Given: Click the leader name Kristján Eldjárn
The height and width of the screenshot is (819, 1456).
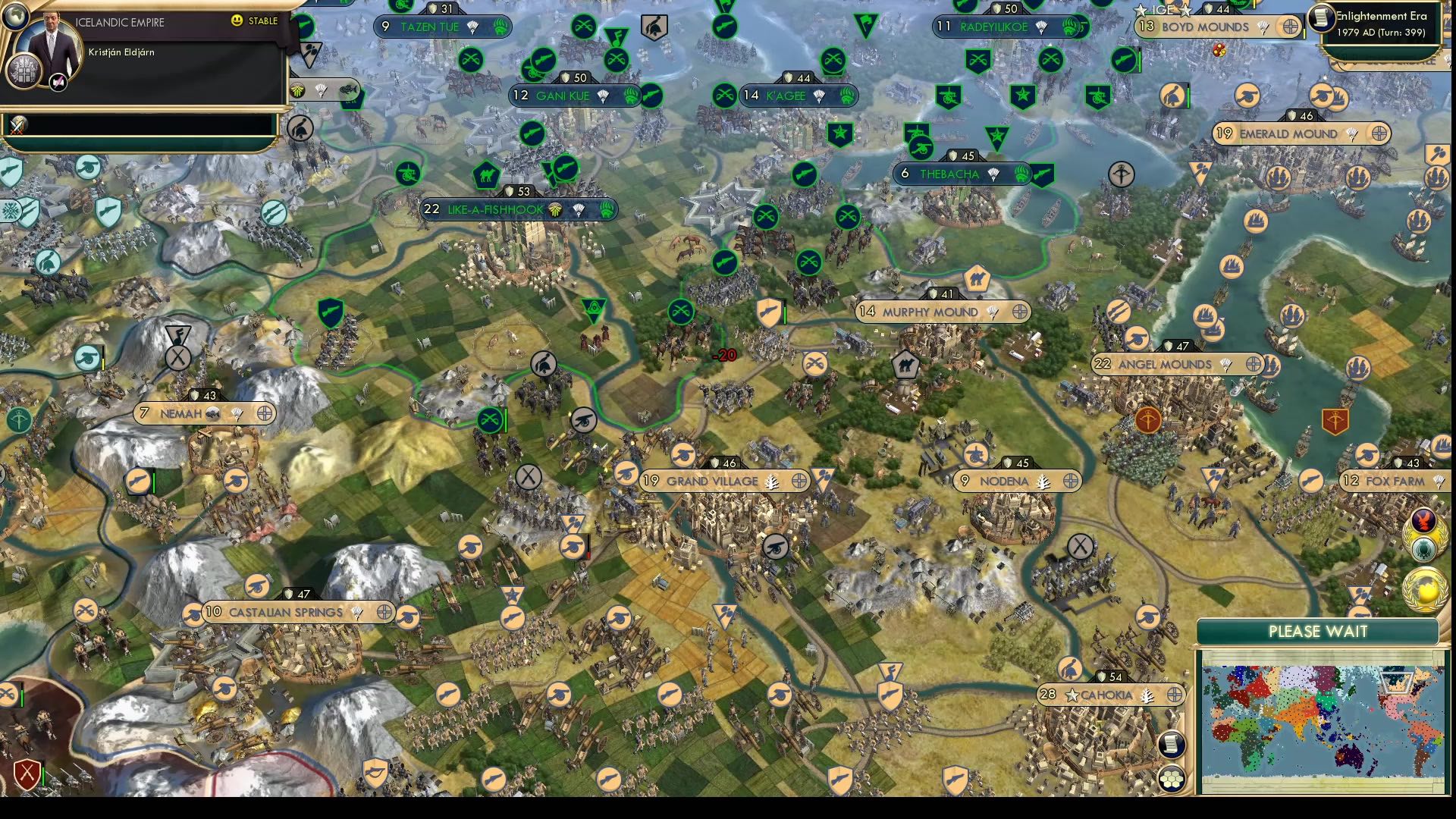Looking at the screenshot, I should pyautogui.click(x=121, y=52).
